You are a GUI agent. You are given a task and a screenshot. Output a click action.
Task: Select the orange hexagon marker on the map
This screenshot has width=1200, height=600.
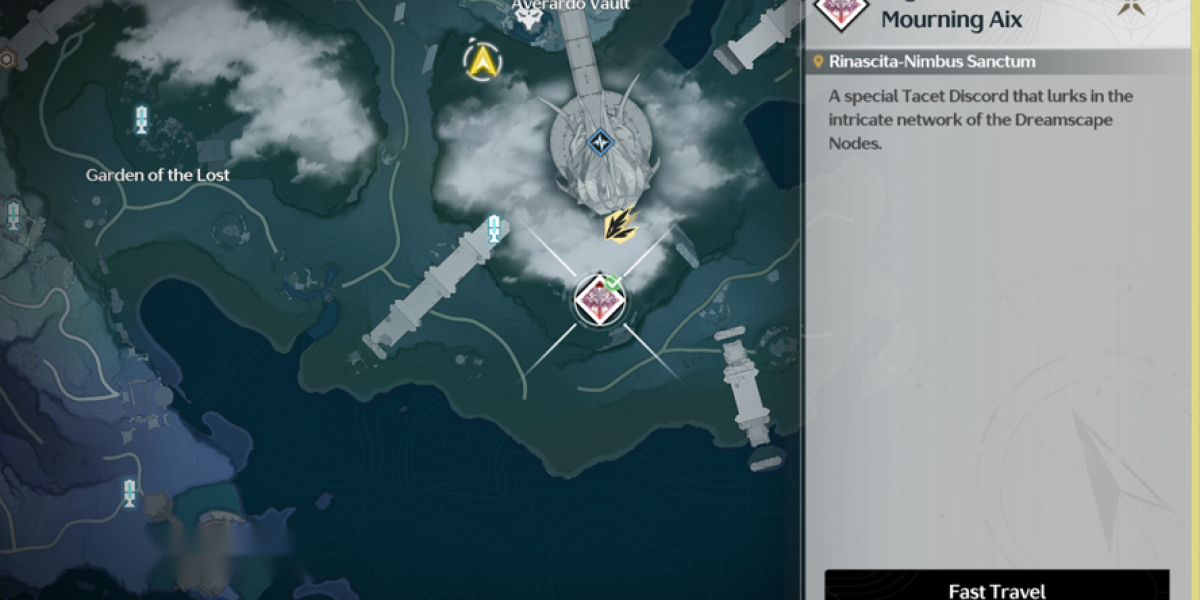[x=7, y=59]
